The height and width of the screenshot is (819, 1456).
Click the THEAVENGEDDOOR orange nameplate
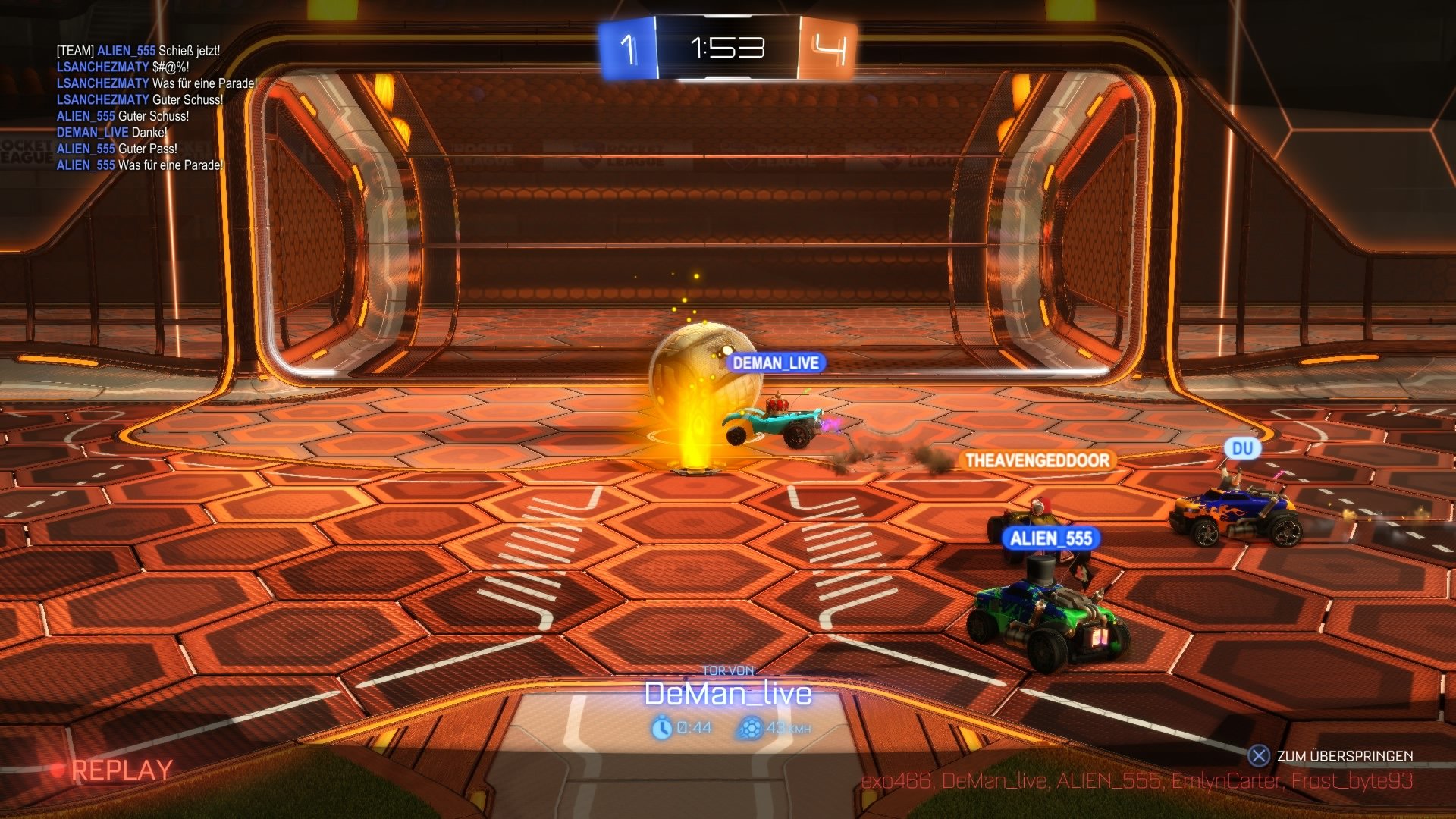tap(1036, 459)
